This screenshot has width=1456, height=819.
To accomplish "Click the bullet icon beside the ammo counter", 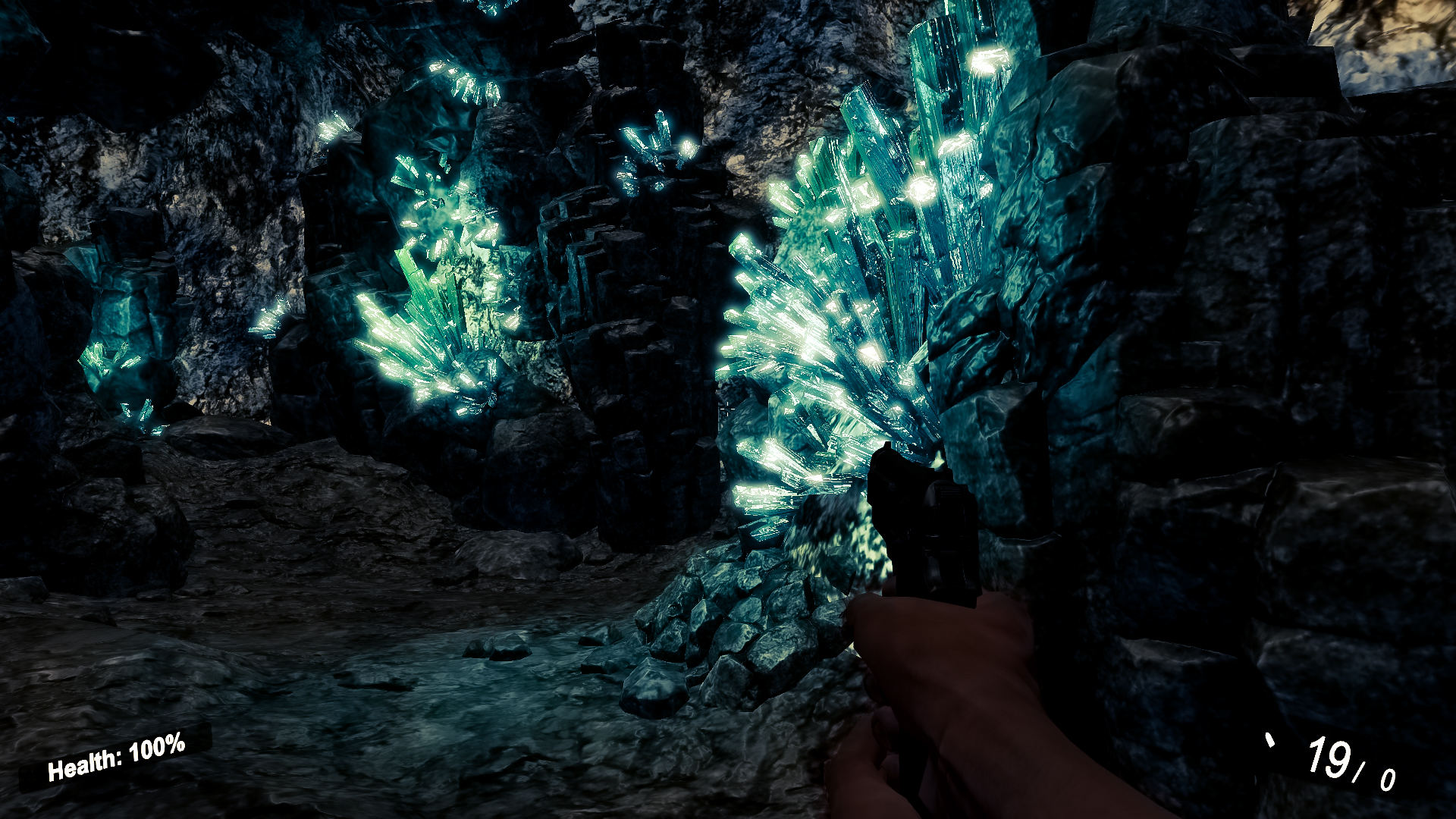I will click(1270, 739).
